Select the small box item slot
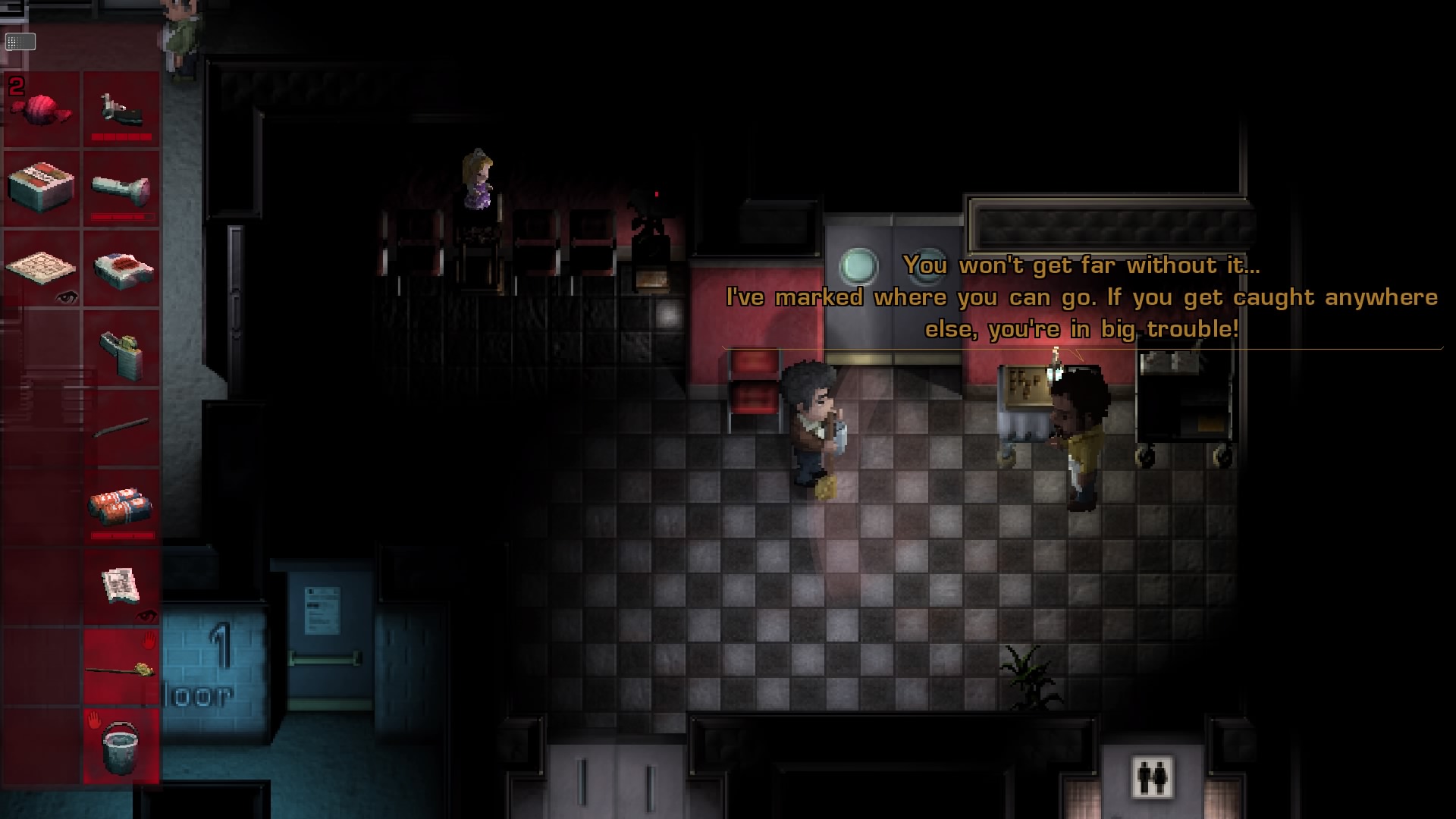This screenshot has height=819, width=1456. tap(41, 187)
